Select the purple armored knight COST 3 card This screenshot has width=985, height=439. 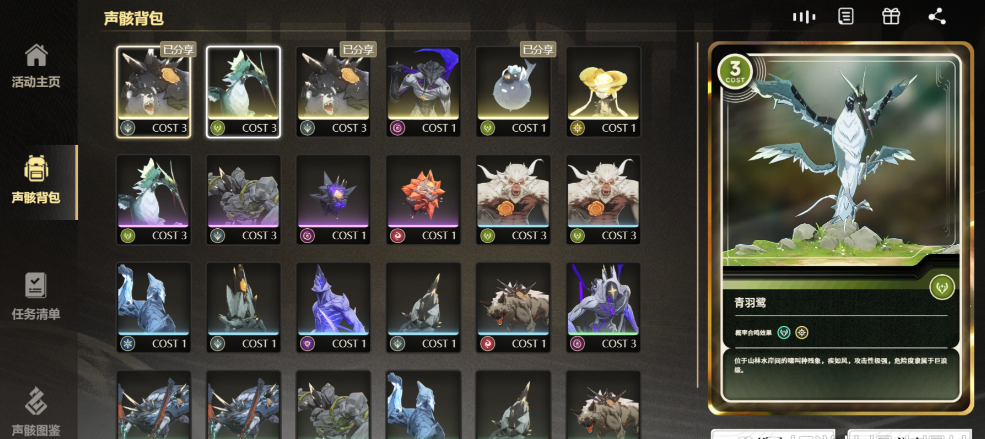pos(603,307)
